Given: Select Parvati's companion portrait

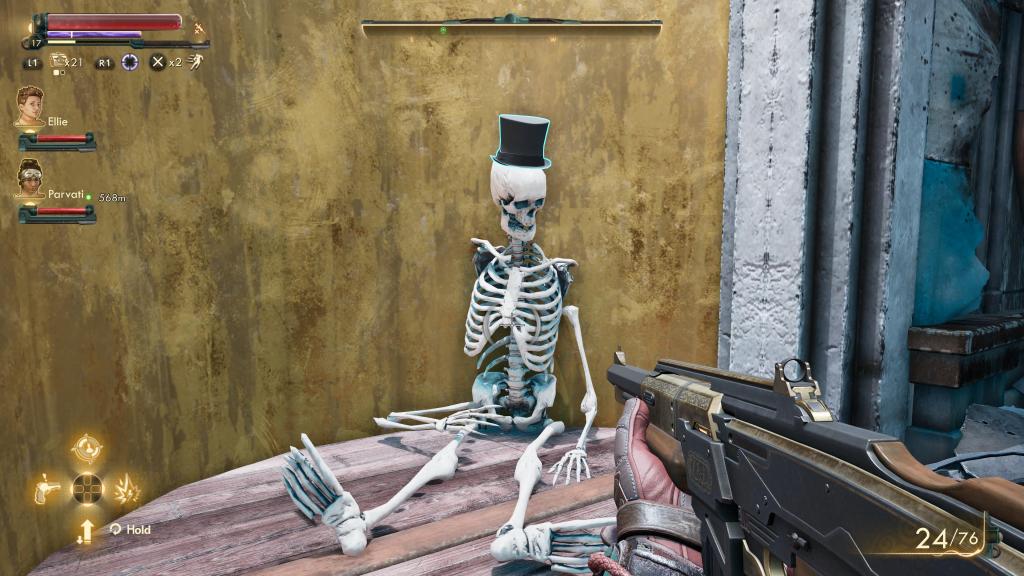Looking at the screenshot, I should click(x=29, y=180).
